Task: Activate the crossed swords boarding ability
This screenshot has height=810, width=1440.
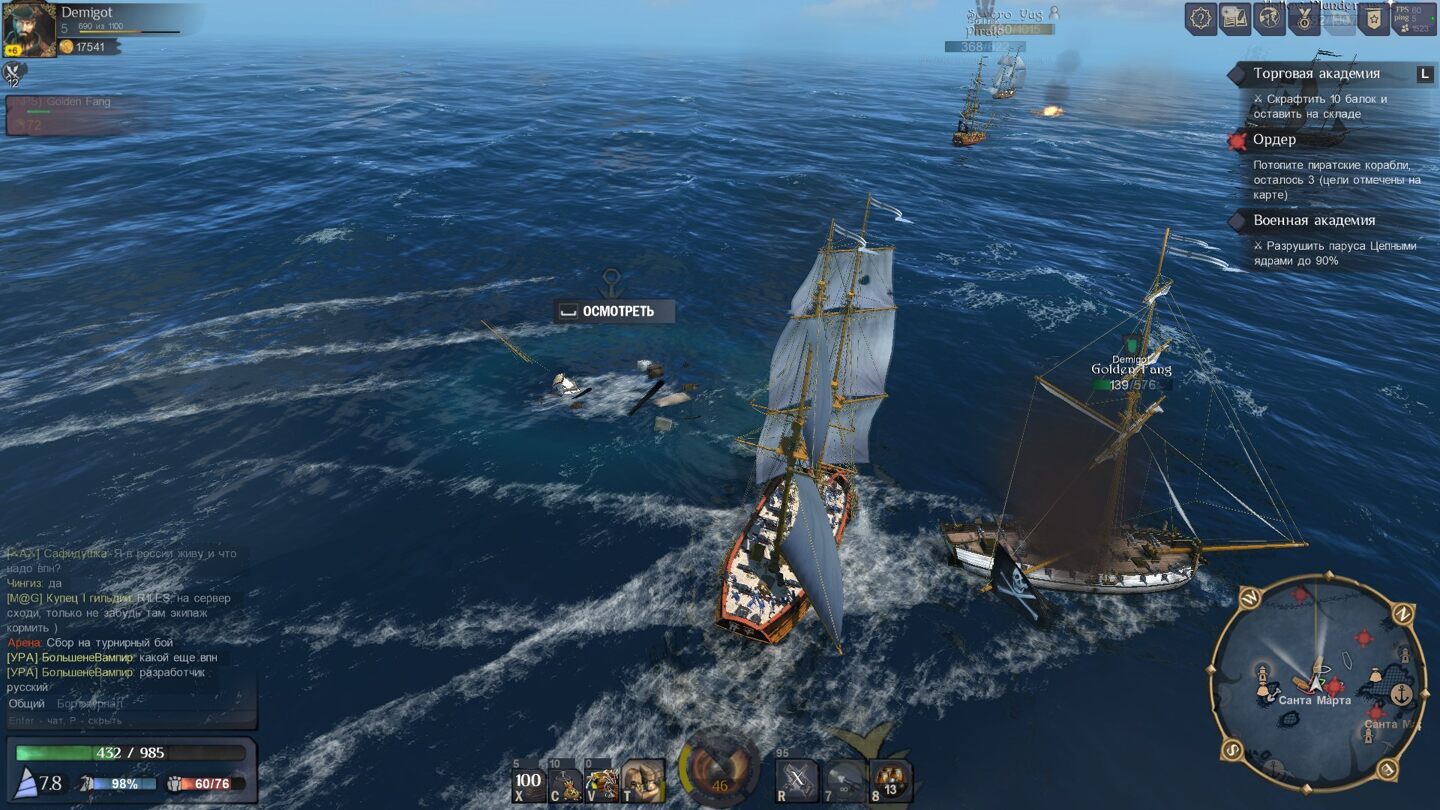Action: (x=797, y=781)
